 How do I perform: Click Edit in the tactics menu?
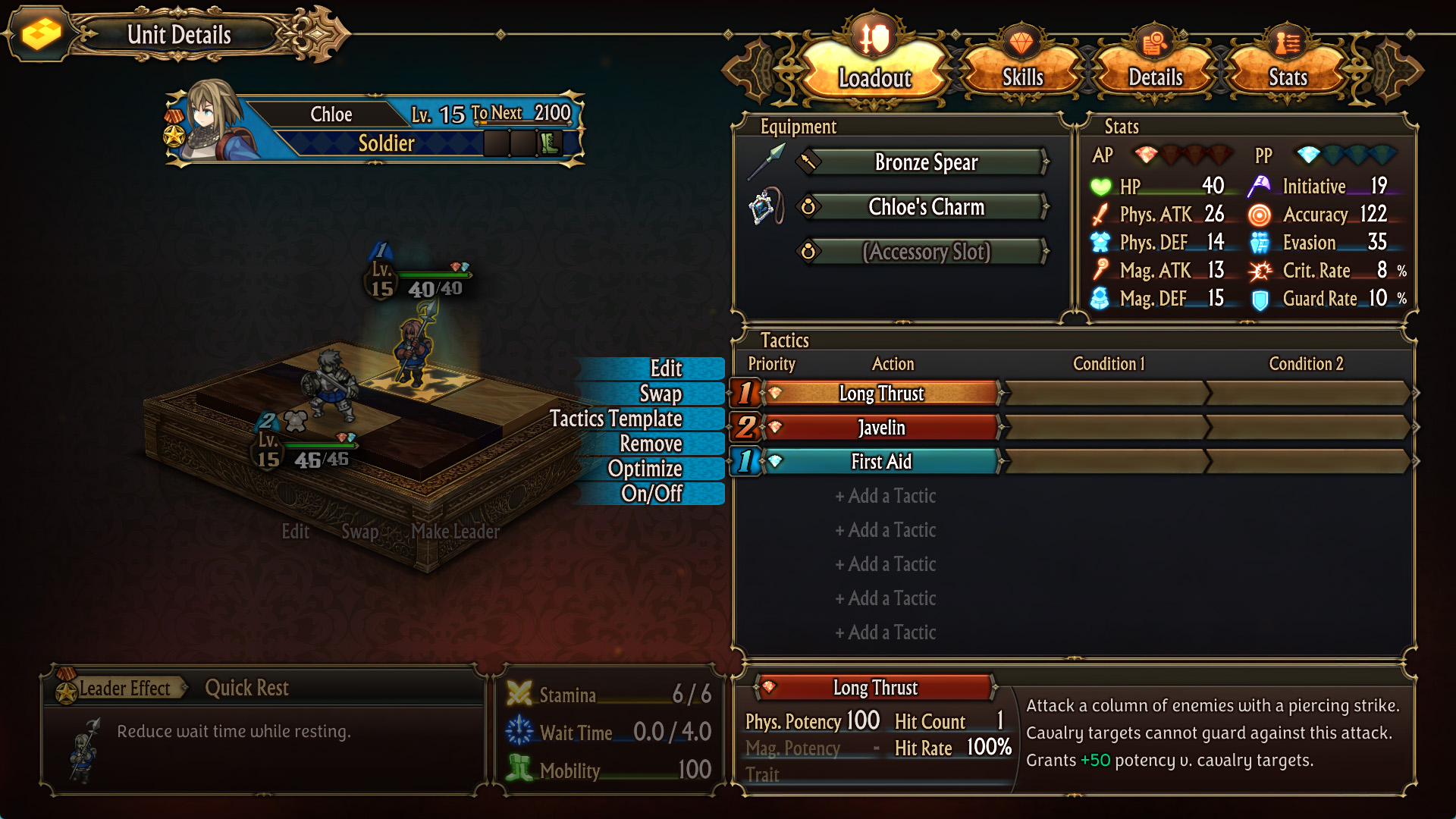tap(666, 369)
